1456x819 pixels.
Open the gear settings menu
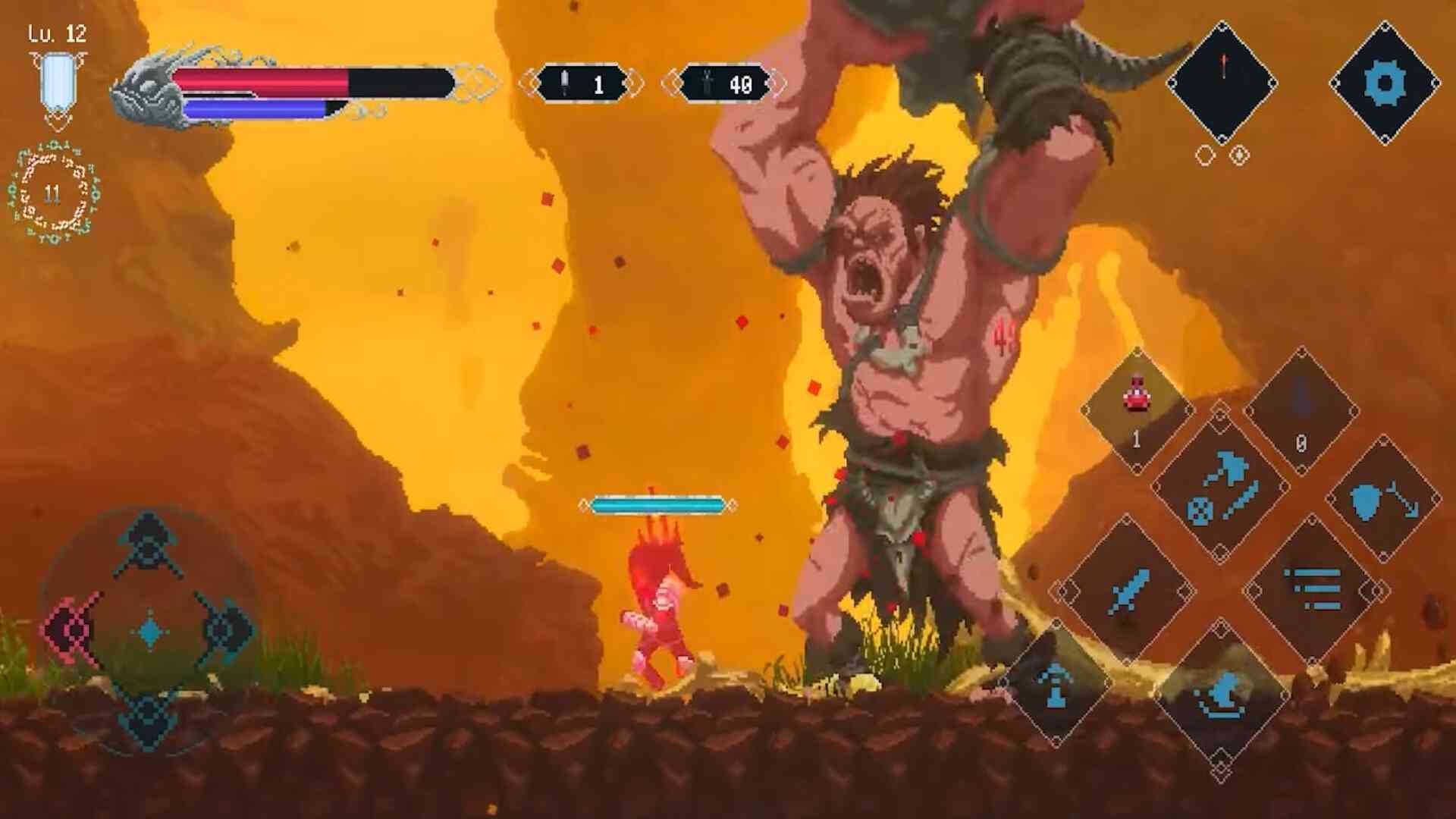[1384, 82]
